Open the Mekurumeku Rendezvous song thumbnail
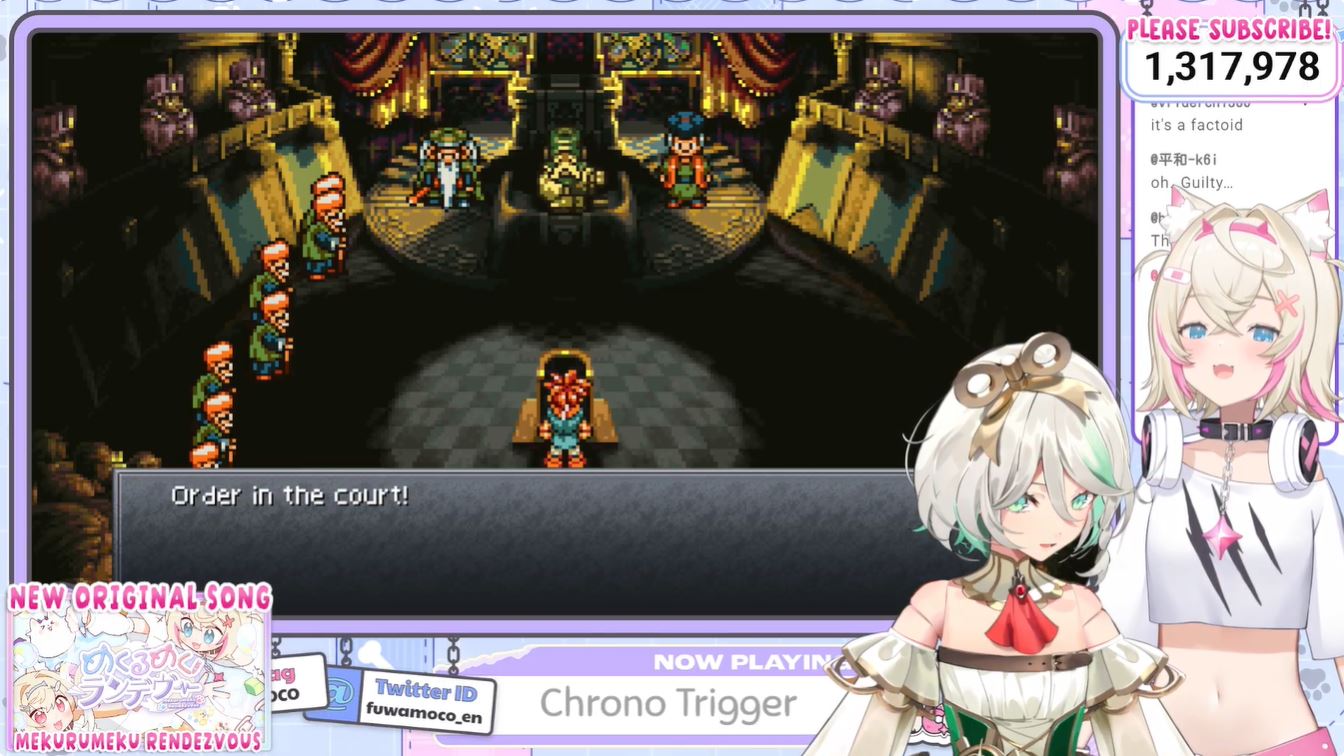The height and width of the screenshot is (756, 1344). tap(138, 670)
